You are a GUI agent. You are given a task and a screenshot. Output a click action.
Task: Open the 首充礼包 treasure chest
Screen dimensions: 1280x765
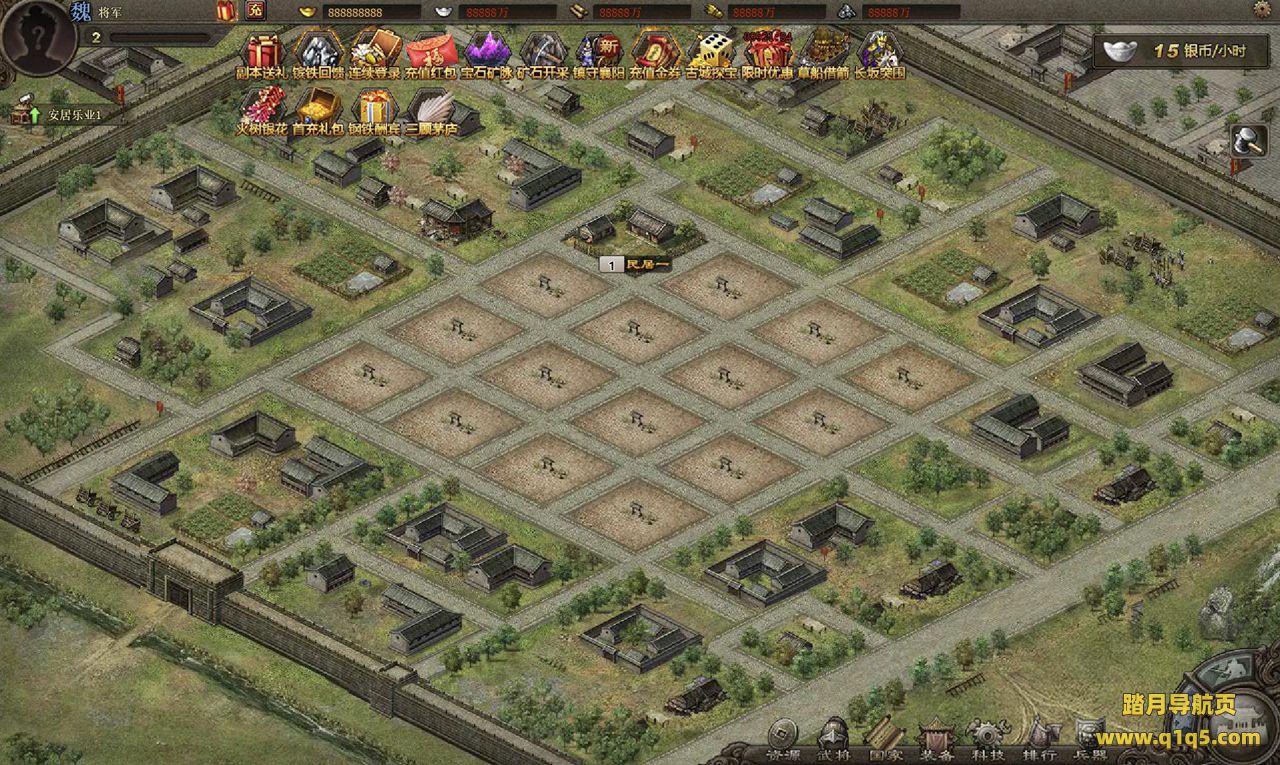point(318,108)
